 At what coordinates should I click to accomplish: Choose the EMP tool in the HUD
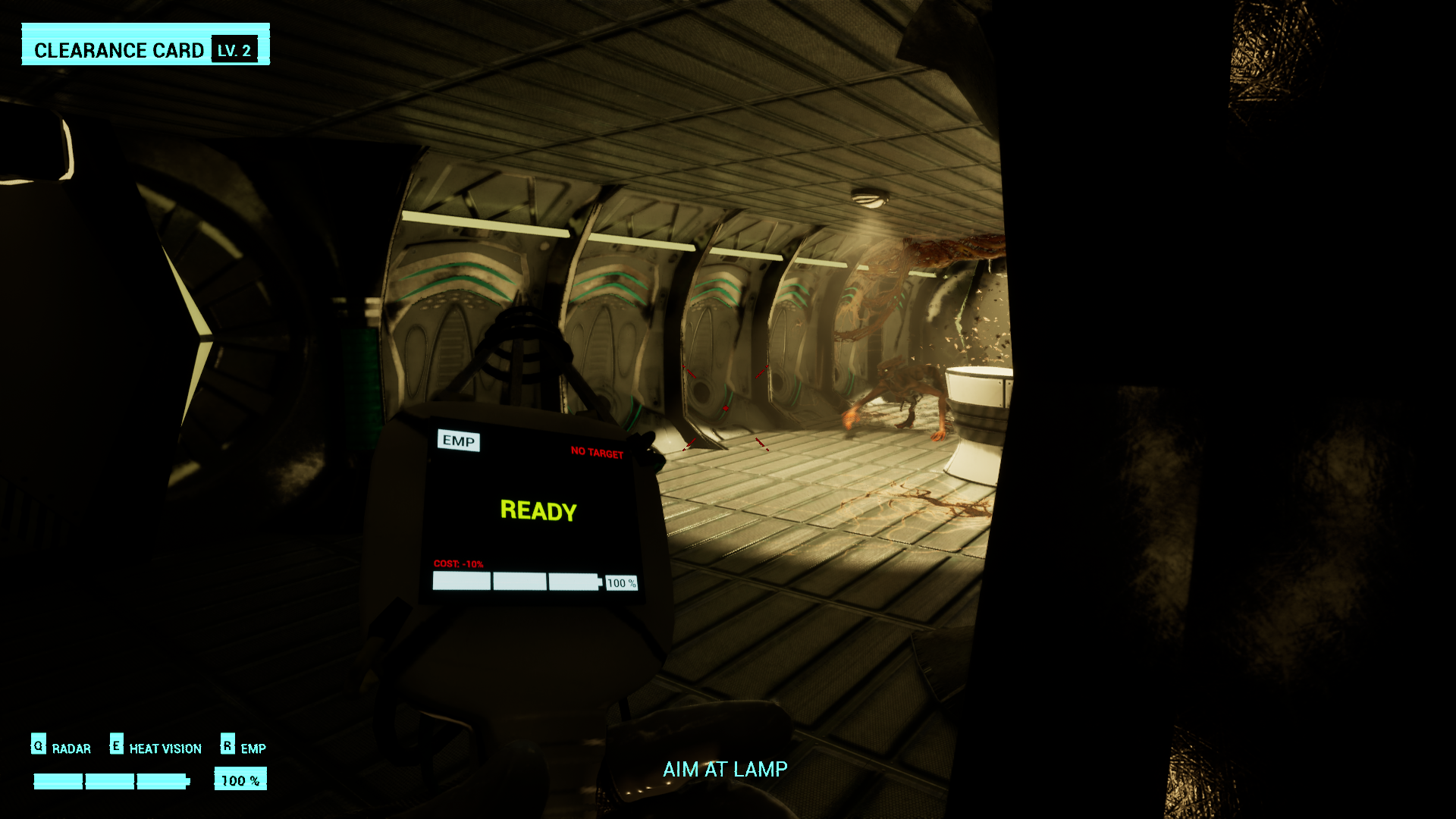pos(253,748)
